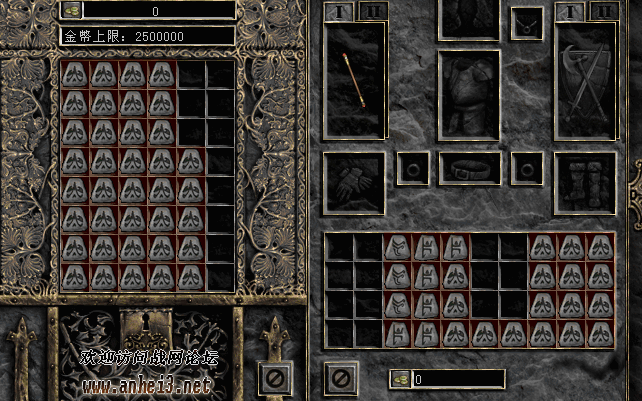This screenshot has height=401, width=642.
Task: Switch to weapon set II above the shield
Action: coord(601,11)
